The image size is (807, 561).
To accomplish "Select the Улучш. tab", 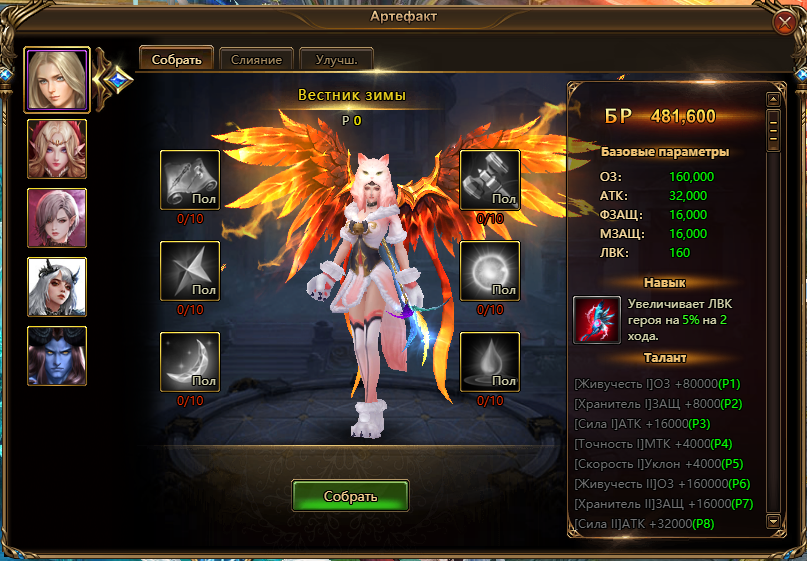I will (336, 59).
